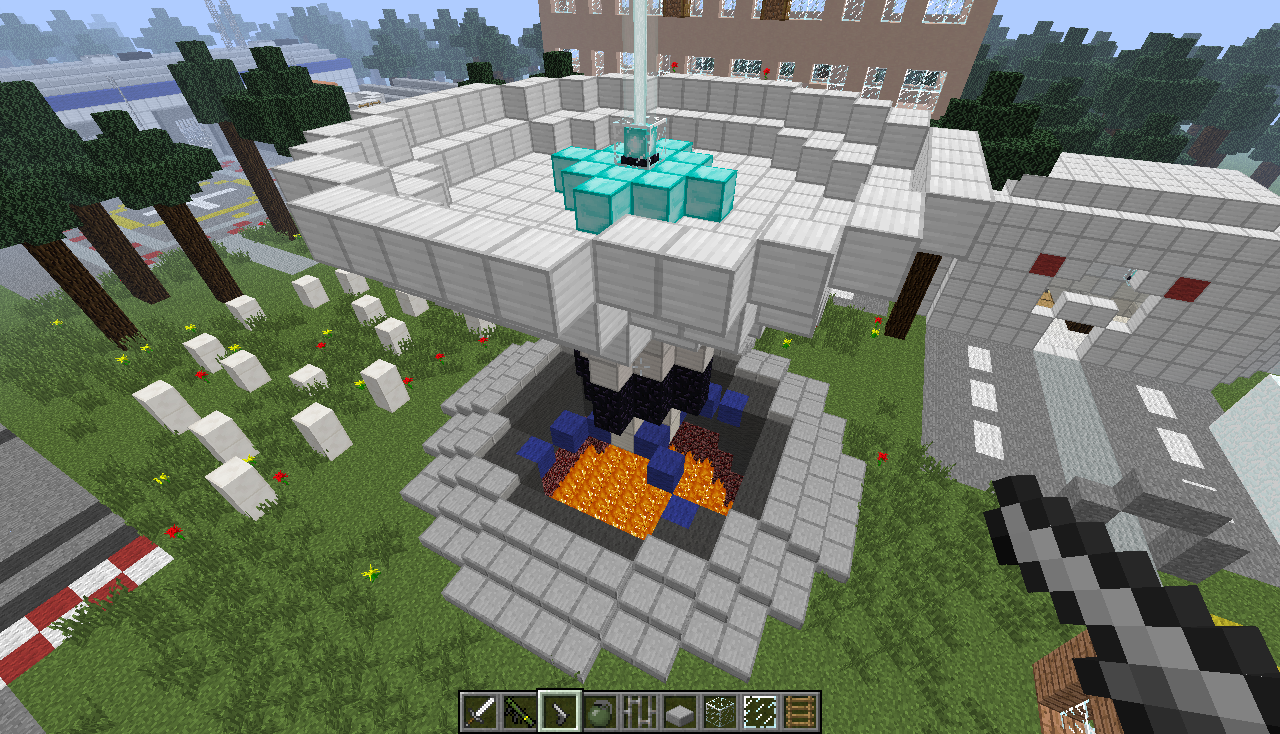1280x734 pixels.
Task: Select the glass block hotbar slot
Action: [x=720, y=712]
